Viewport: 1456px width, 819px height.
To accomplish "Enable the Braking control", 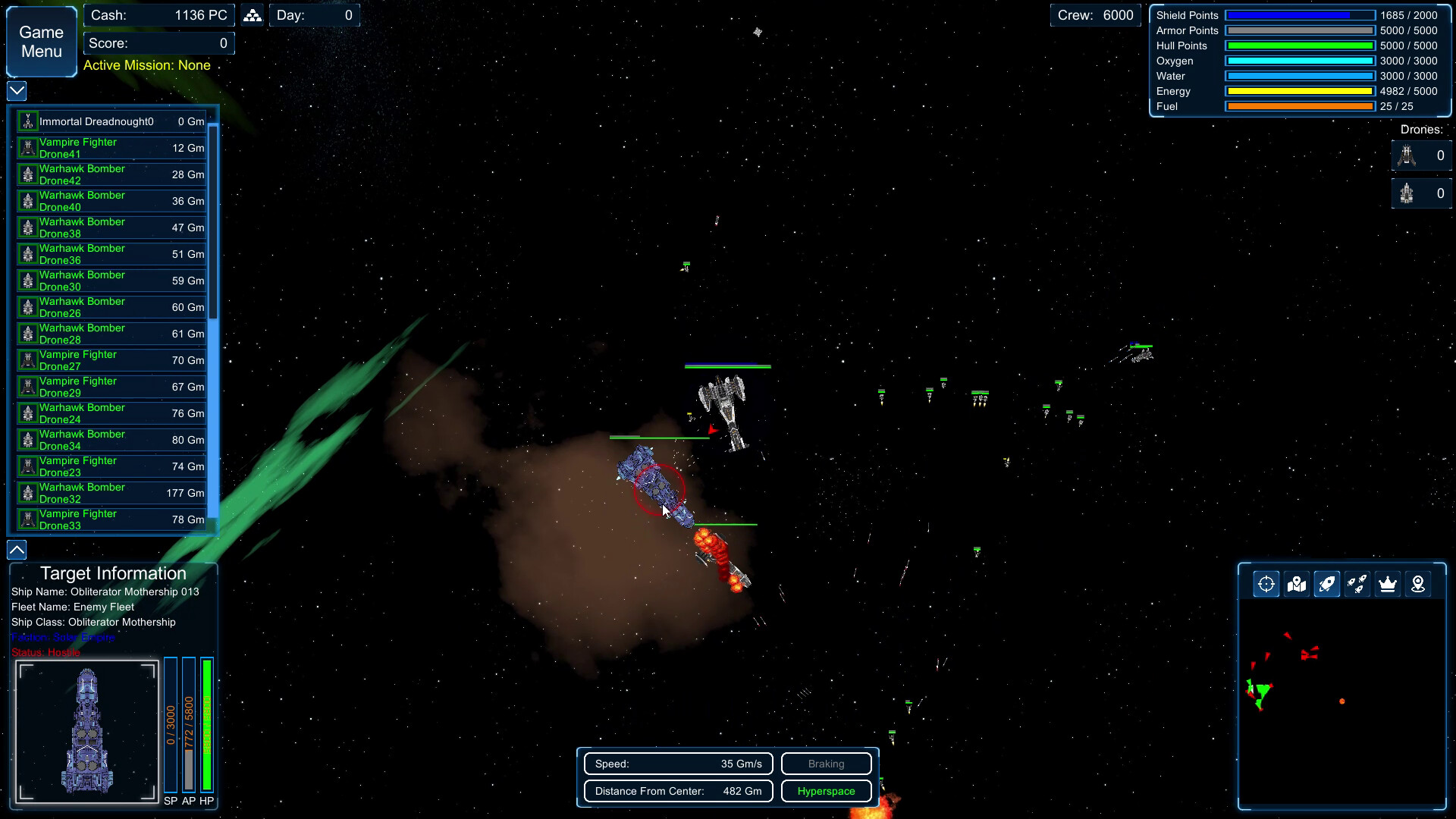I will click(x=826, y=764).
